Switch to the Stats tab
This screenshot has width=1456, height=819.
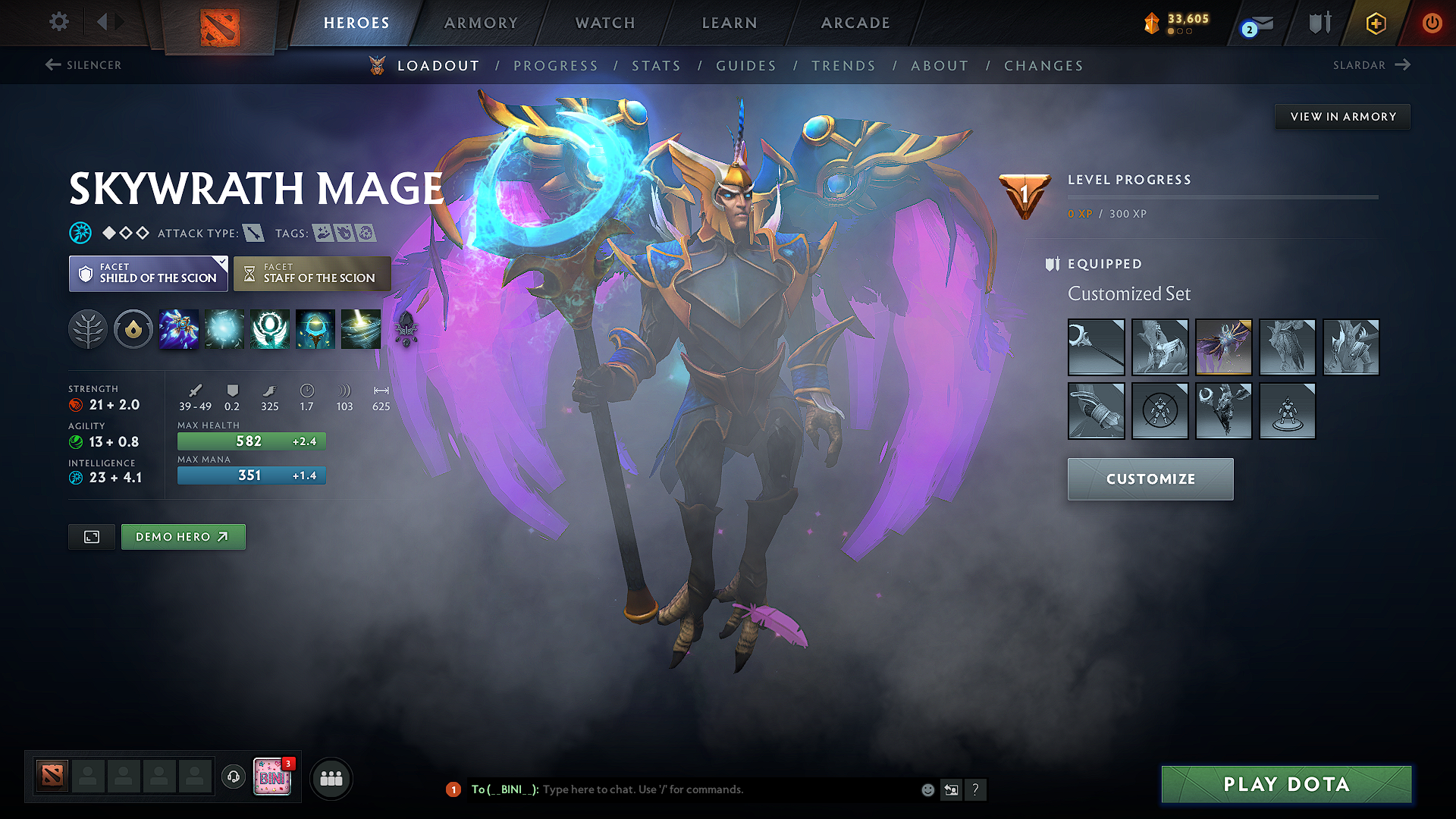coord(657,66)
